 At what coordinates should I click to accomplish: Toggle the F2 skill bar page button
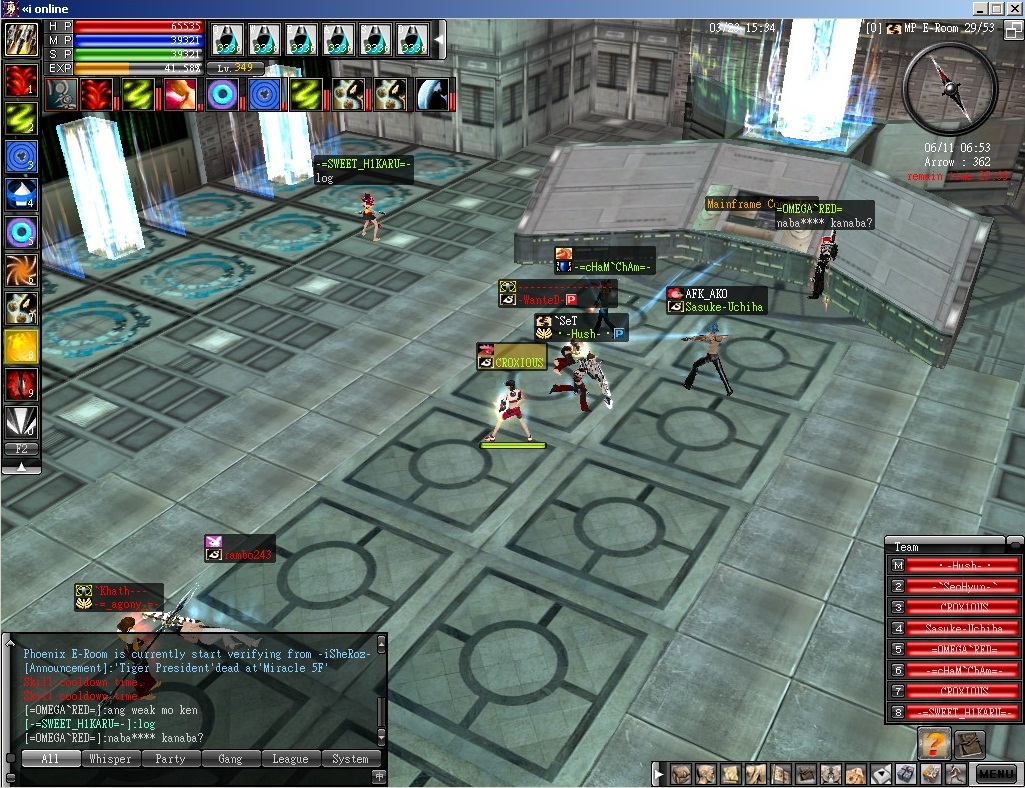point(21,449)
